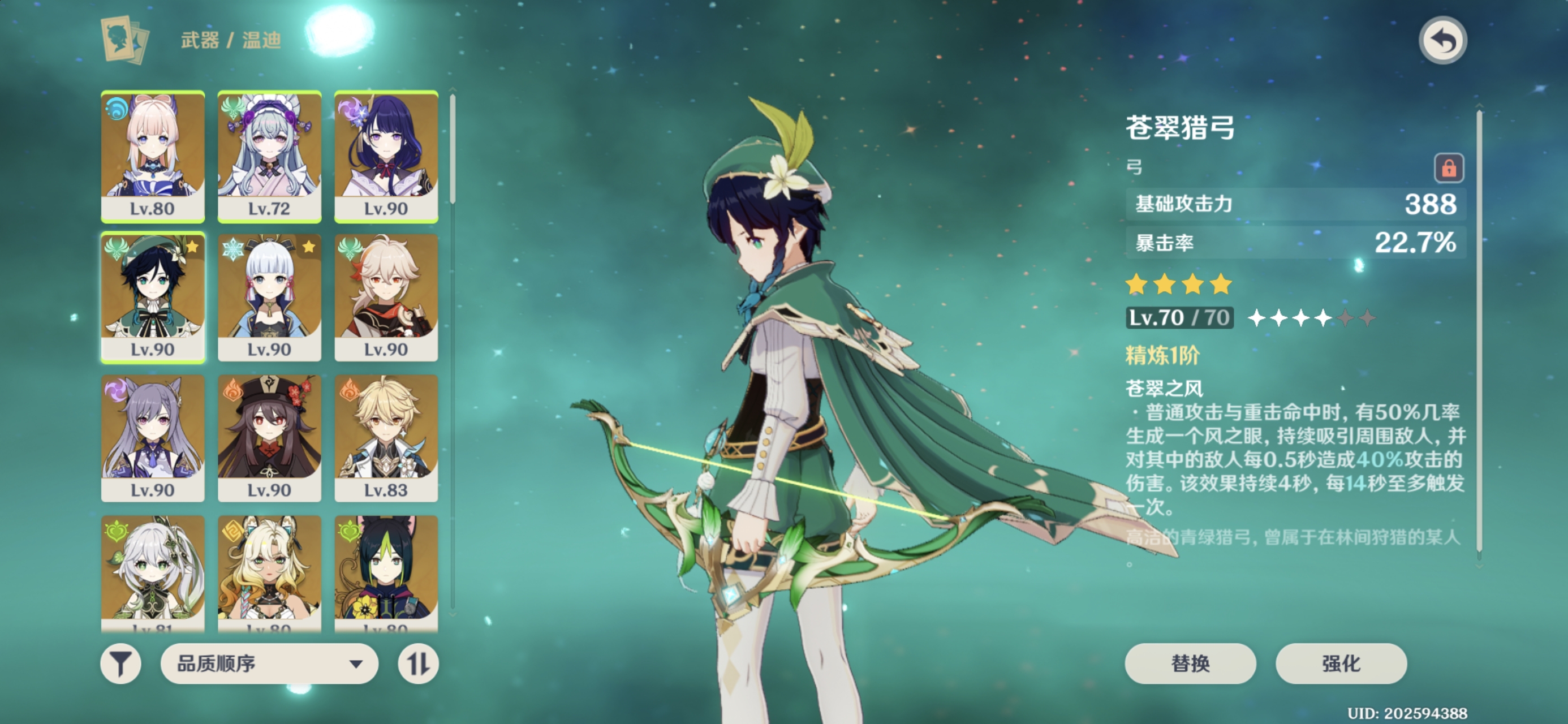Open the character archive card icon
The image size is (1568, 724).
click(x=125, y=40)
